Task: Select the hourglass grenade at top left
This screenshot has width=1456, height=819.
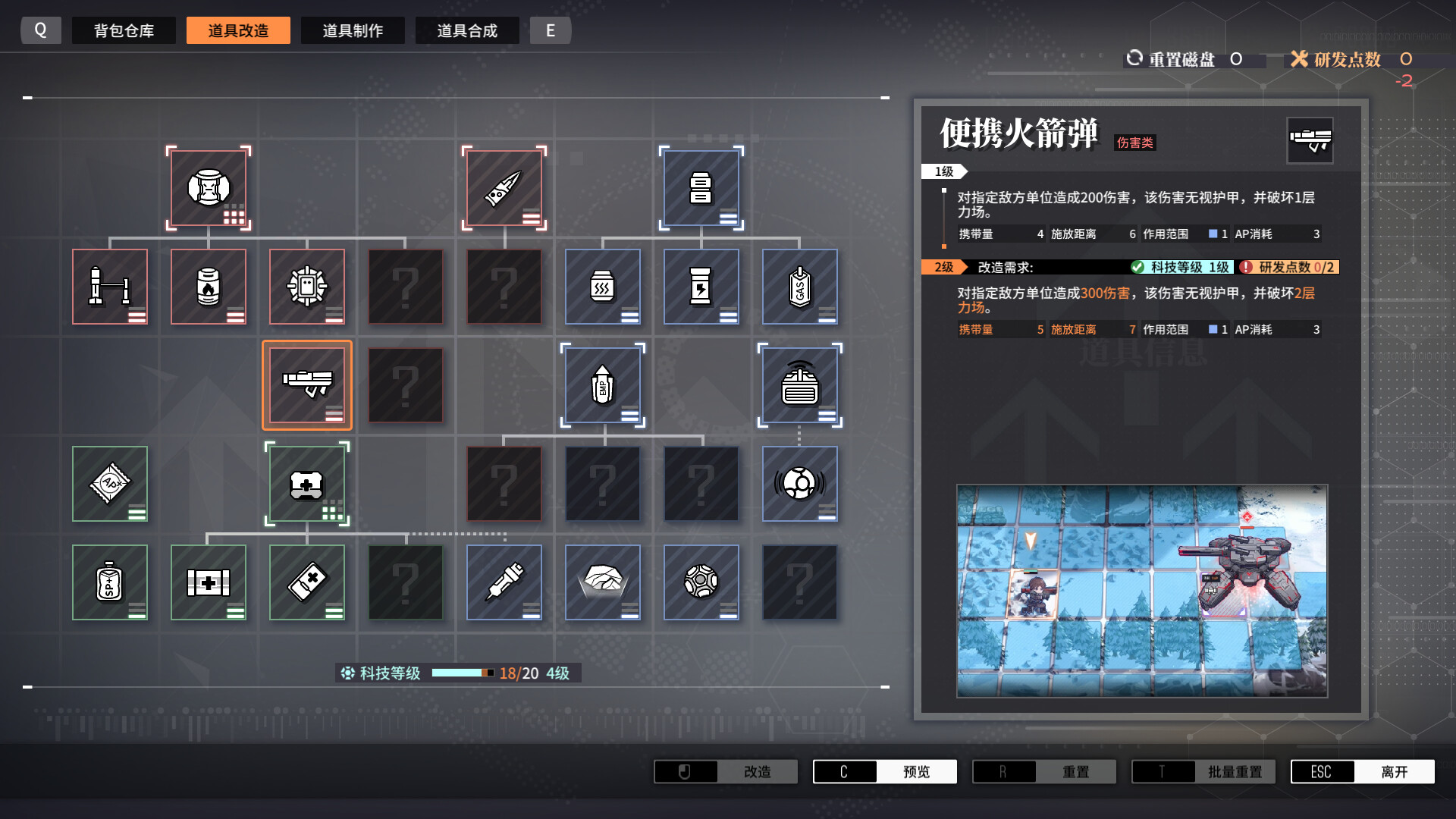Action: (209, 187)
